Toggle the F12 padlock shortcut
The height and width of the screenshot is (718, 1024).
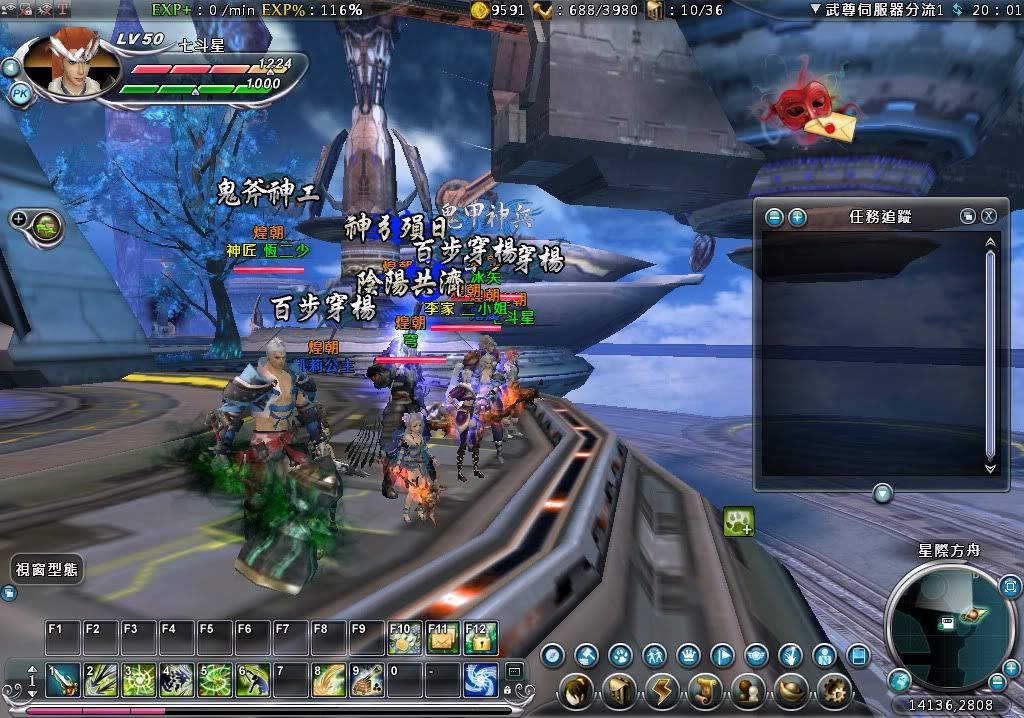coord(481,638)
